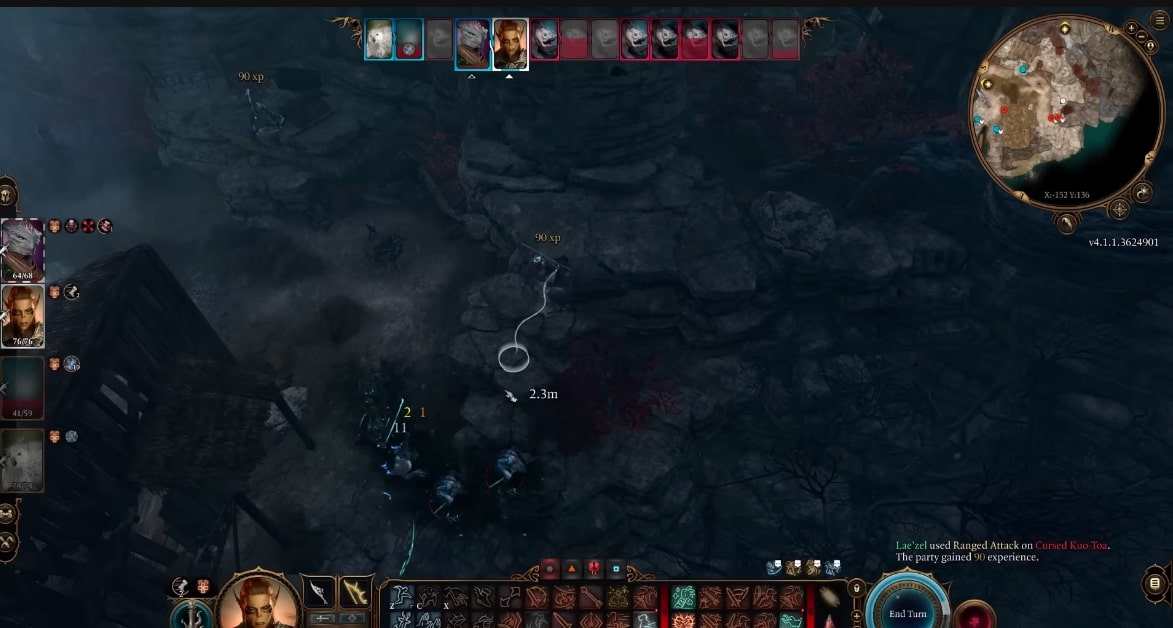Choose the melee weapon set slot
Image resolution: width=1173 pixels, height=628 pixels.
pyautogui.click(x=320, y=592)
